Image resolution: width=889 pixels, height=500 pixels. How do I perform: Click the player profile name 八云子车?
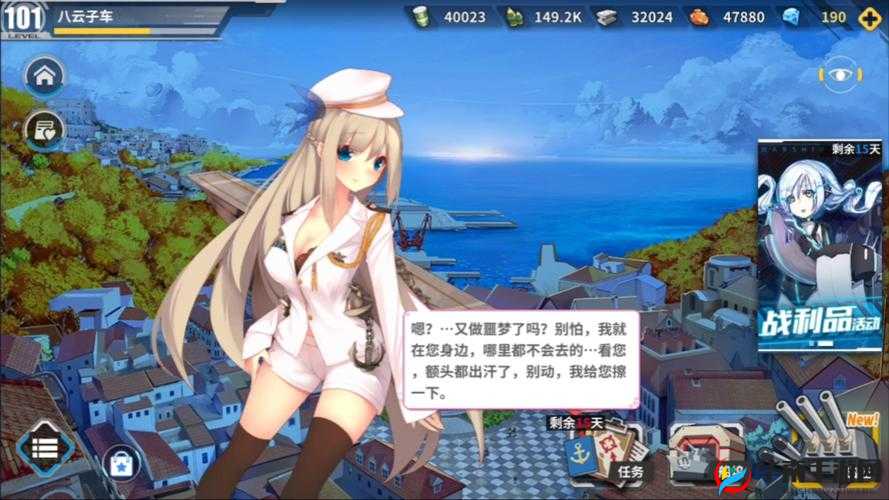point(85,15)
